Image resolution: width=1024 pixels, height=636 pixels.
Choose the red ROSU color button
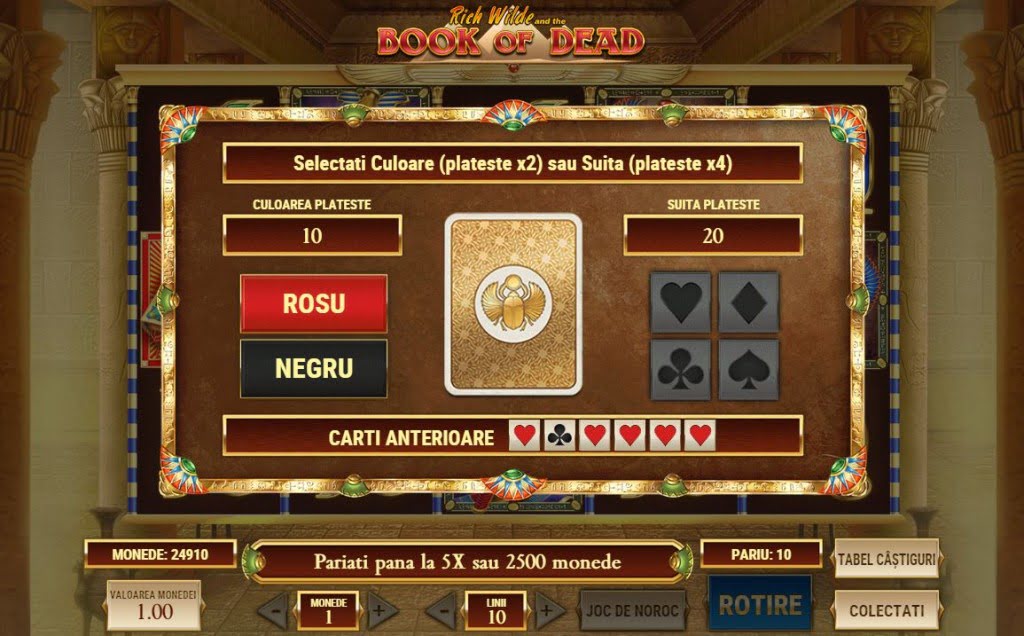(313, 303)
